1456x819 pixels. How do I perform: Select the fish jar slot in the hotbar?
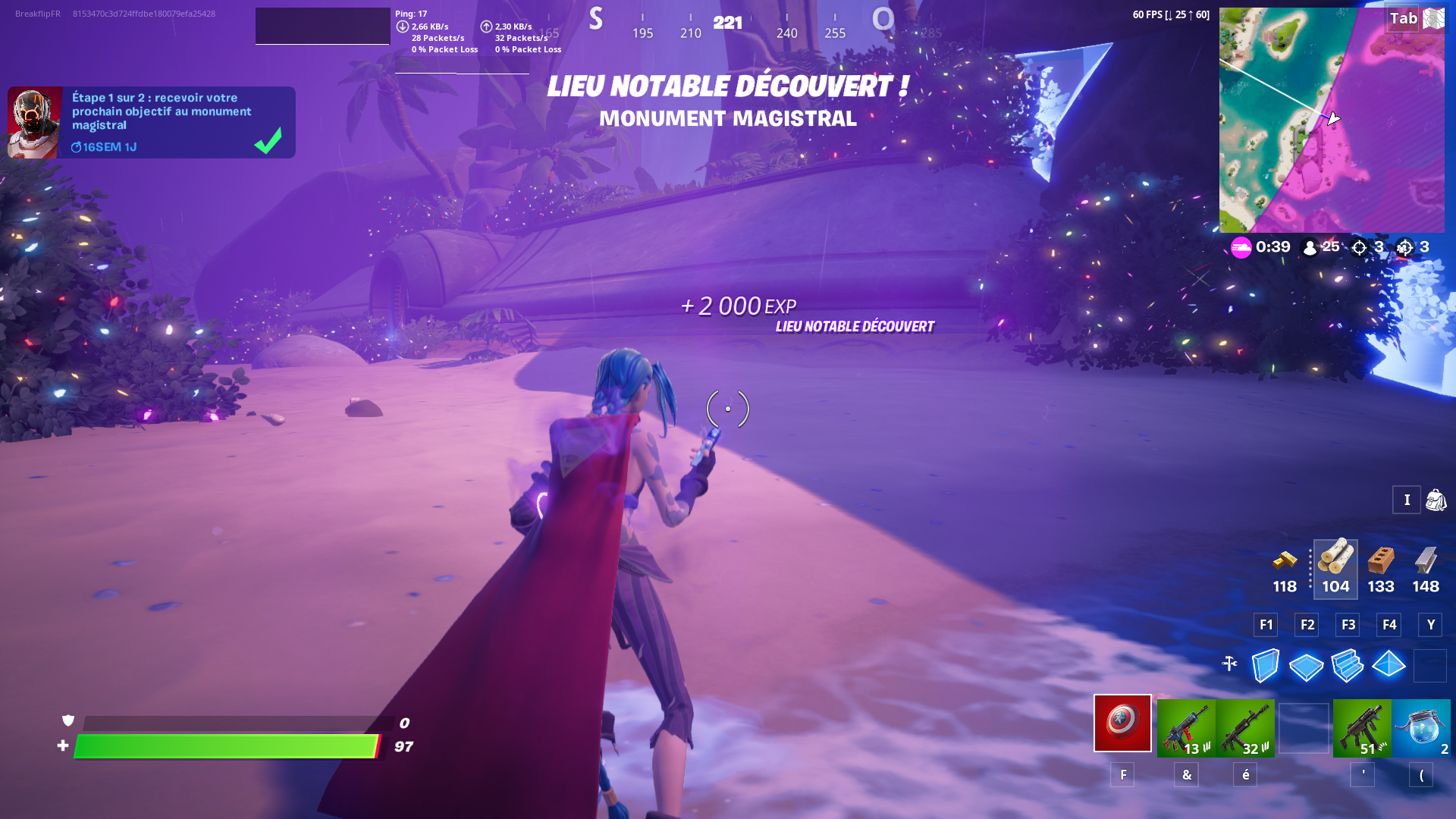click(x=1423, y=726)
